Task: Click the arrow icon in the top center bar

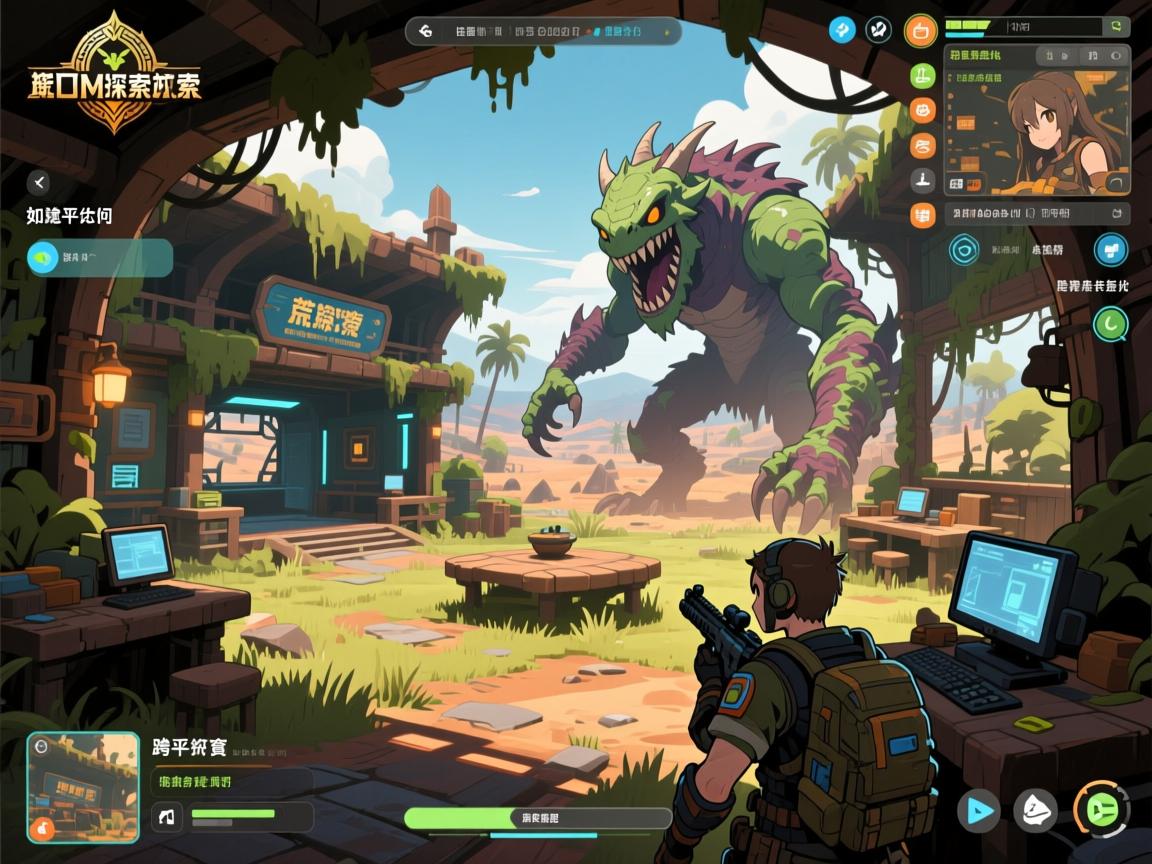Action: point(426,31)
